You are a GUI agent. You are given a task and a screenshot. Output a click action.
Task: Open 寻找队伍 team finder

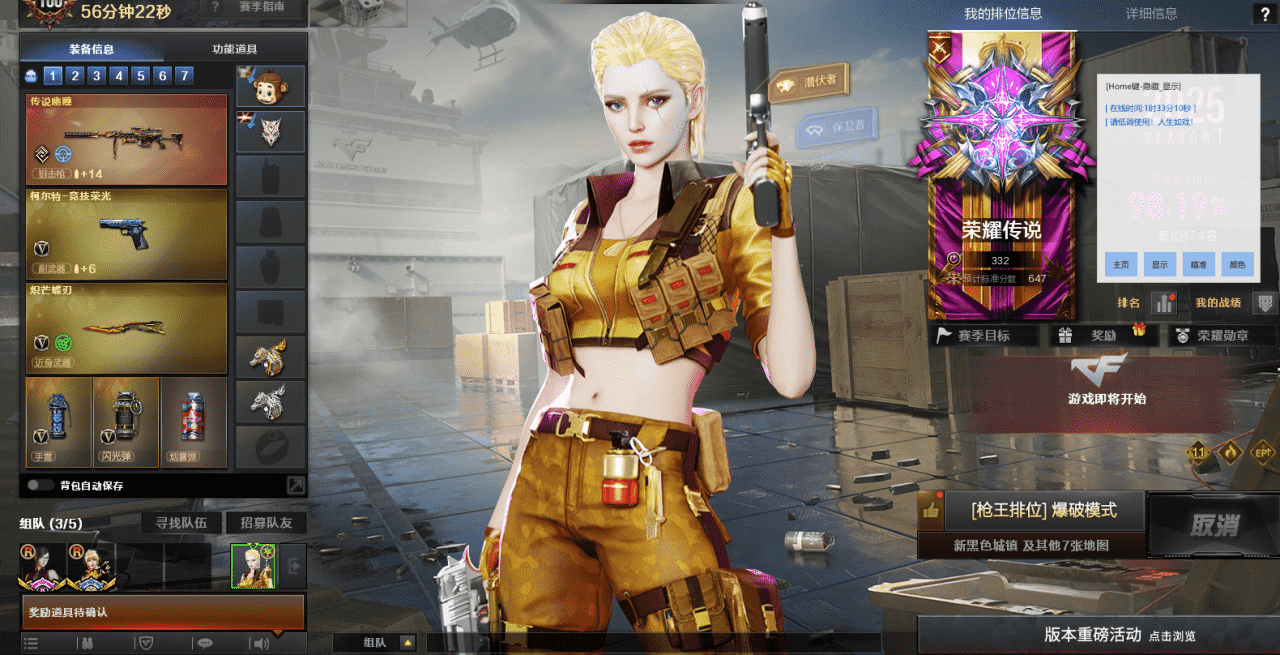pos(181,523)
